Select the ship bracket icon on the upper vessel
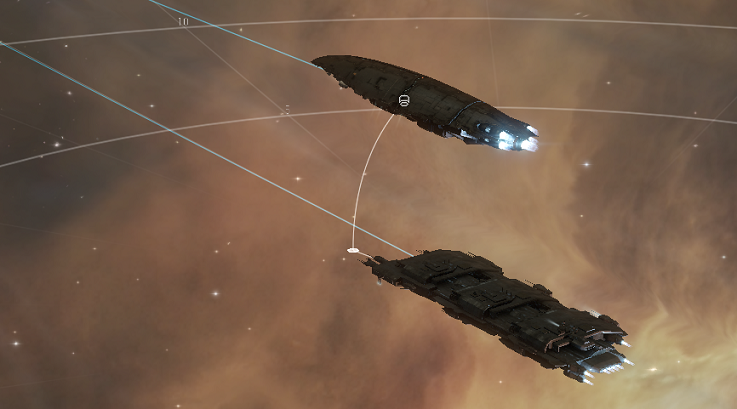 click(x=404, y=101)
